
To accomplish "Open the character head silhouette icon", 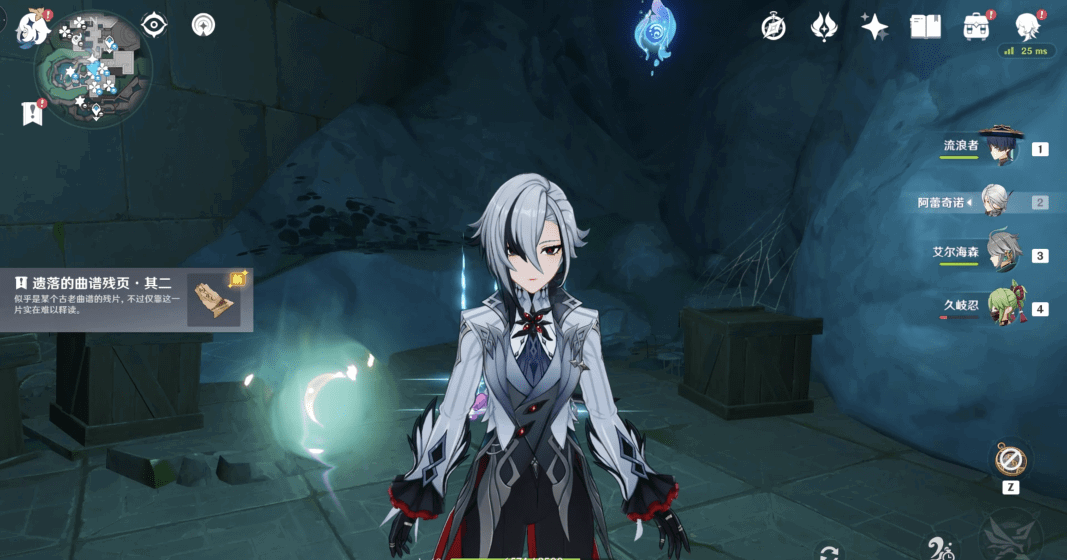I will pos(1027,26).
